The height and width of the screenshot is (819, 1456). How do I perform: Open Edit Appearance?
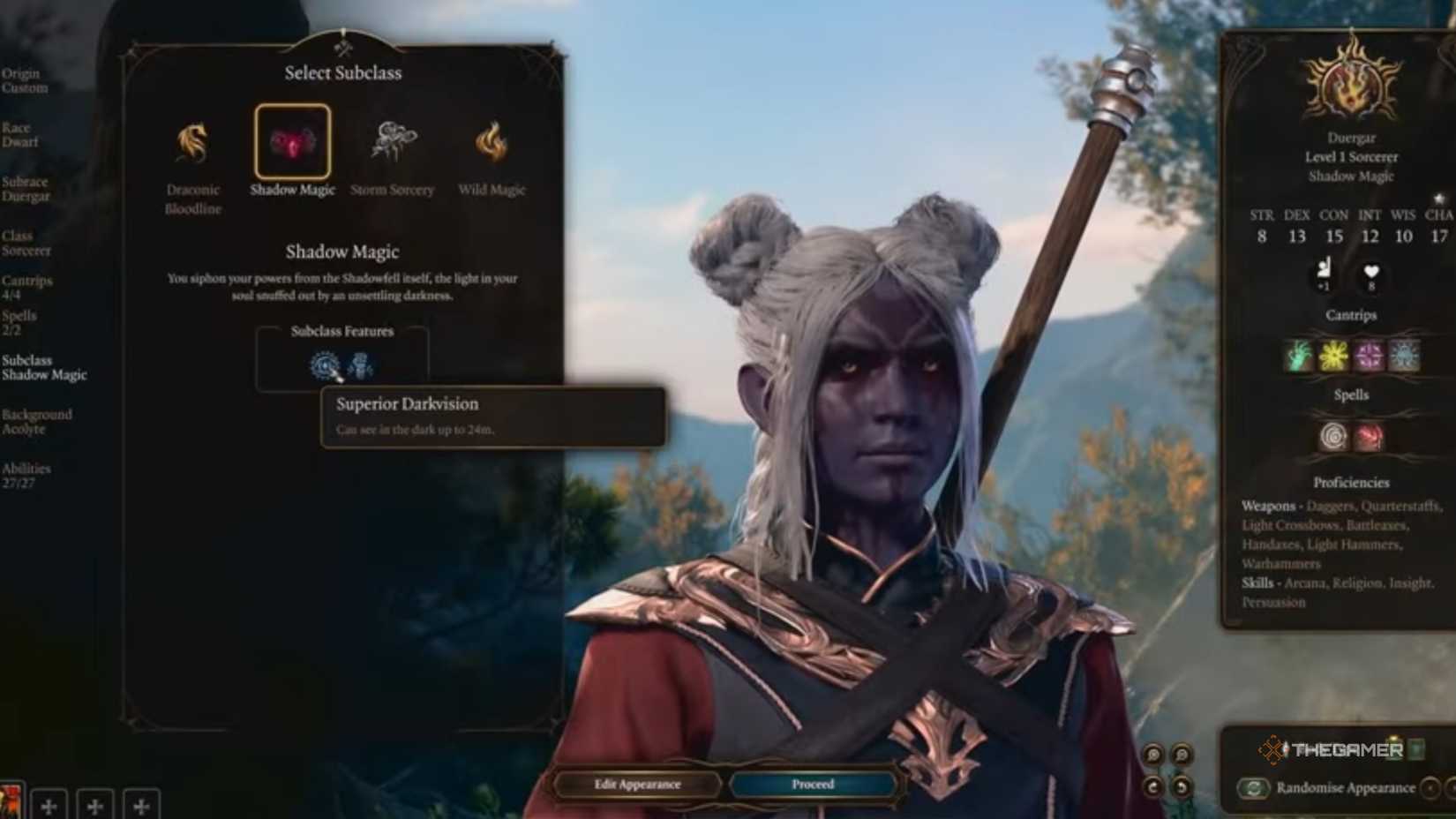636,784
